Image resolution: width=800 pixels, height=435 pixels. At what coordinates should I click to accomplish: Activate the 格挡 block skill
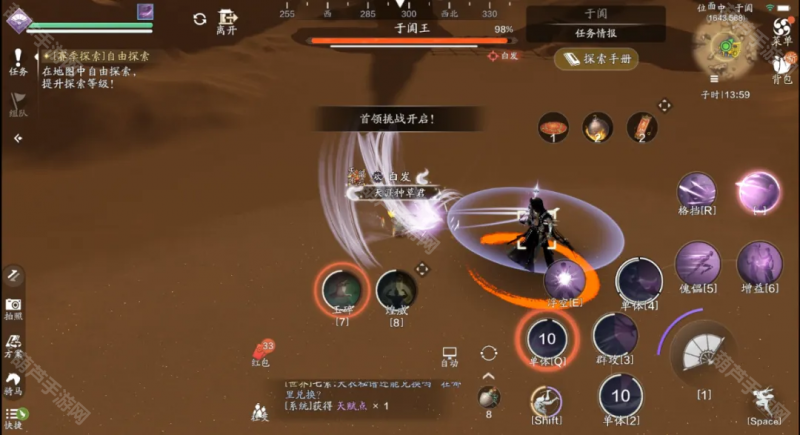point(698,192)
